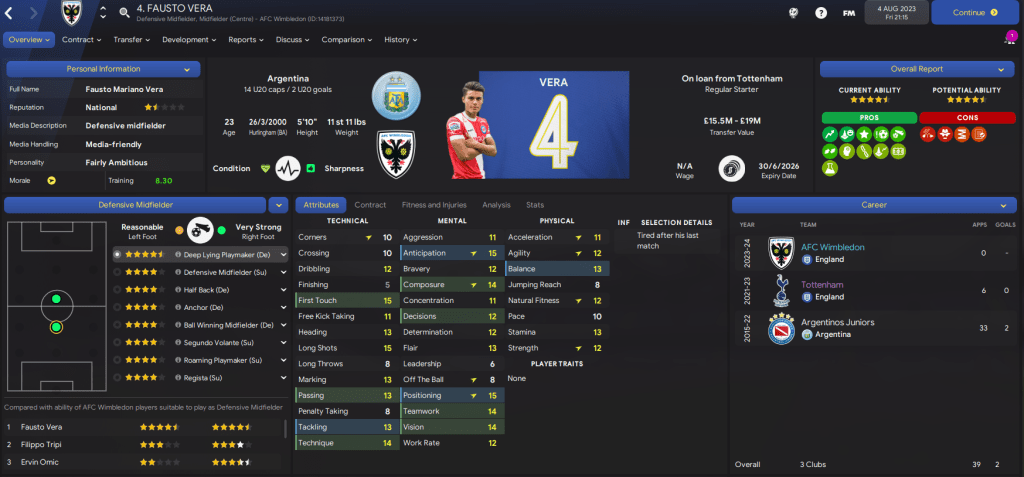The image size is (1024, 477).
Task: Go back with the left arrow
Action: pyautogui.click(x=11, y=13)
